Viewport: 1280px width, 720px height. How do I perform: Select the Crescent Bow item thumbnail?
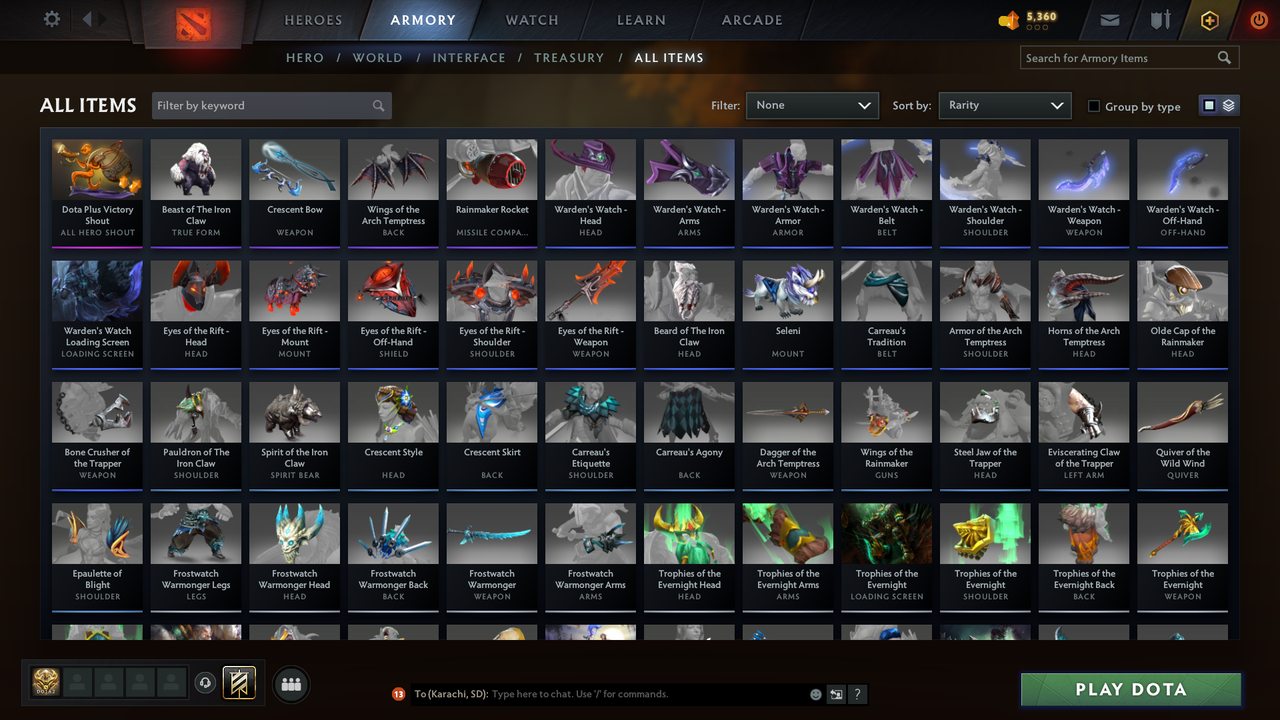click(294, 168)
